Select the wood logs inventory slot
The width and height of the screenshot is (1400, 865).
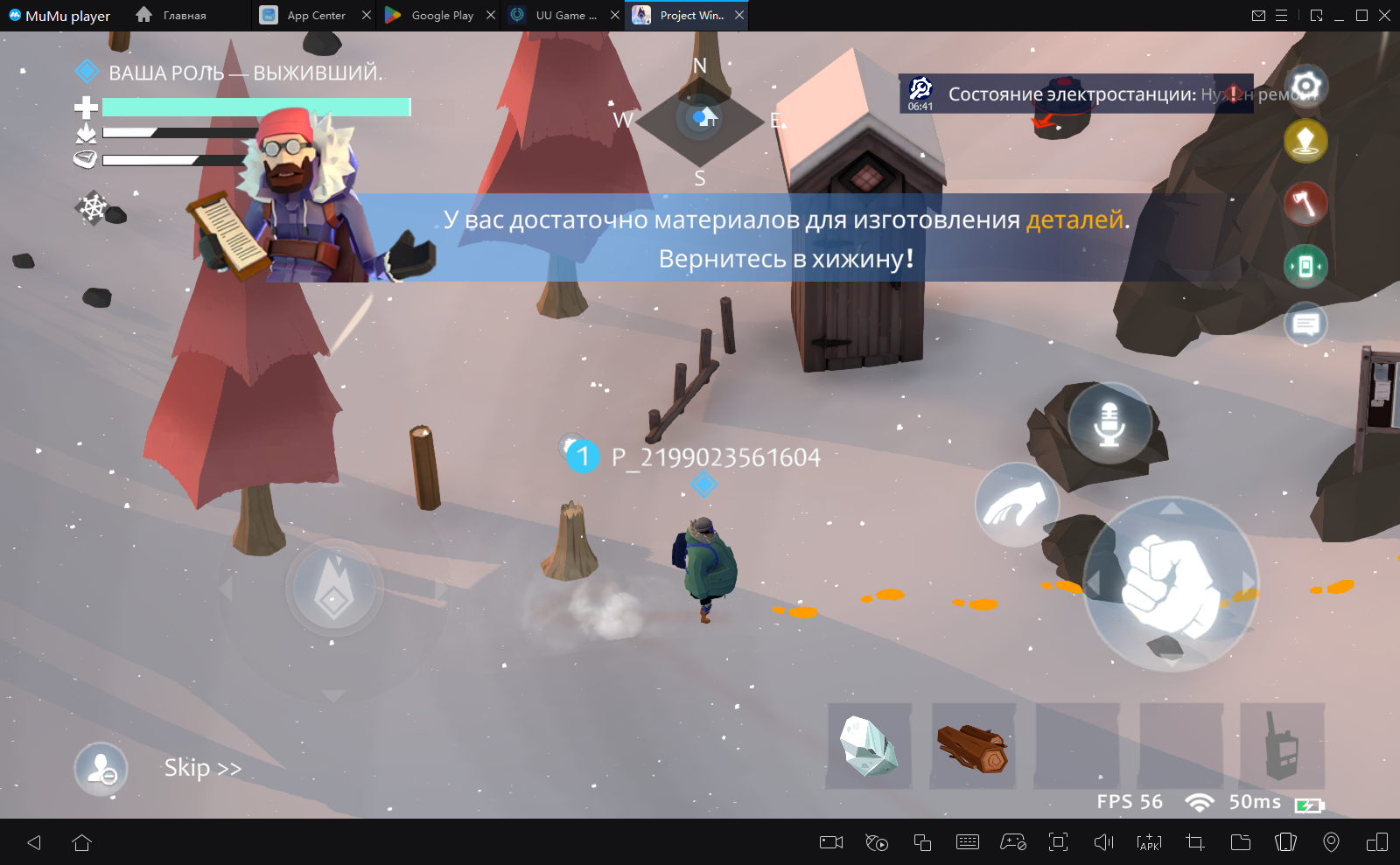[x=973, y=746]
